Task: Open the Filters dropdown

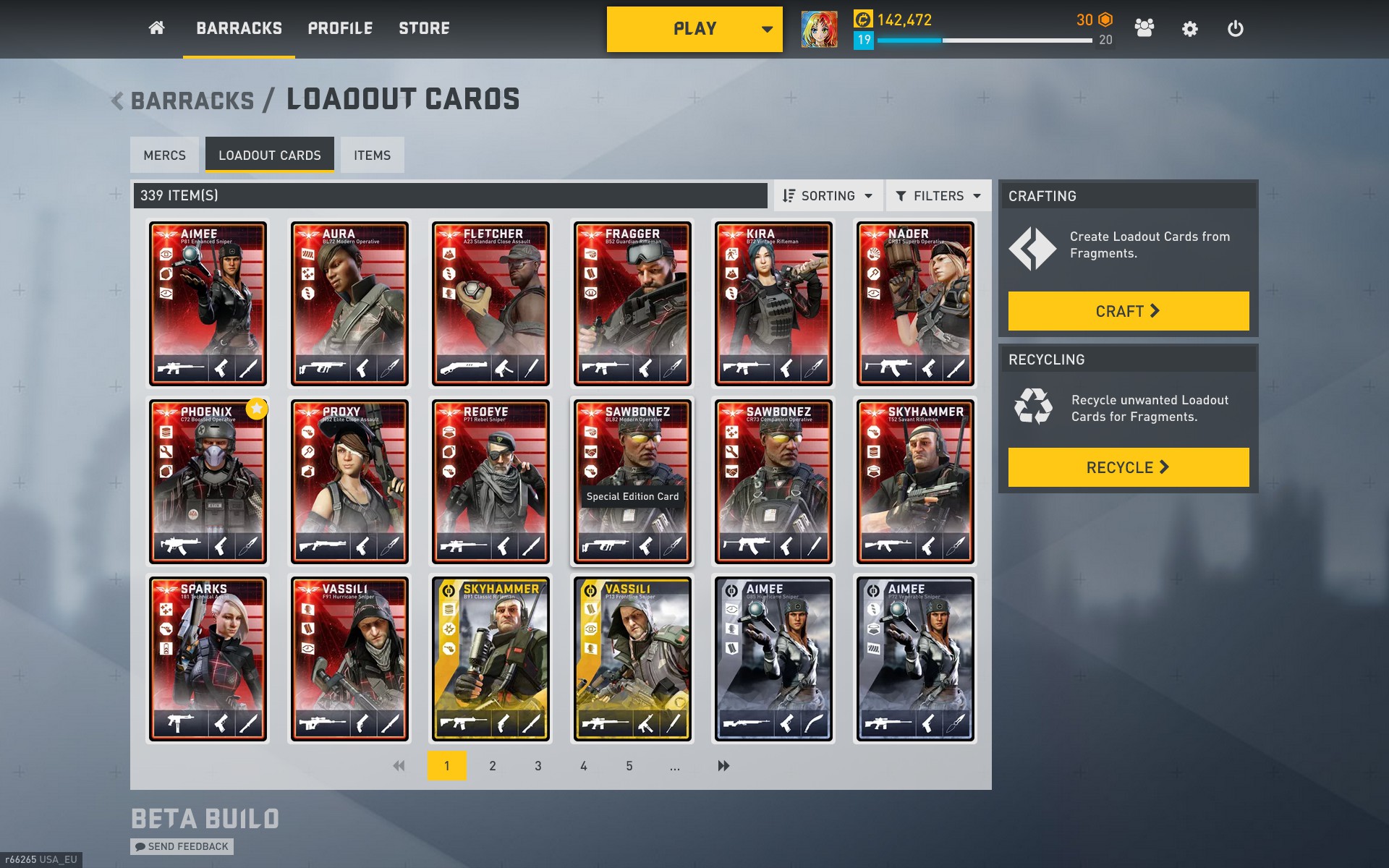Action: (938, 196)
